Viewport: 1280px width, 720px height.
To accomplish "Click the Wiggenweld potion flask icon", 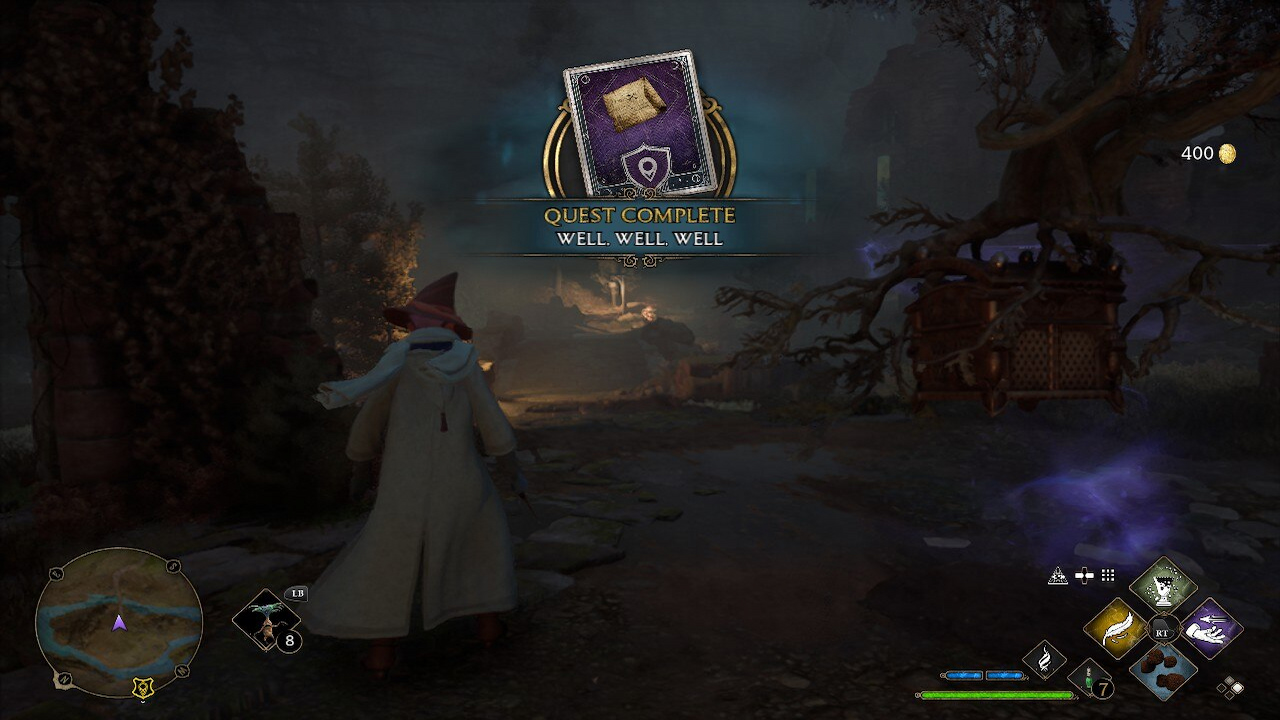I will [x=1087, y=680].
